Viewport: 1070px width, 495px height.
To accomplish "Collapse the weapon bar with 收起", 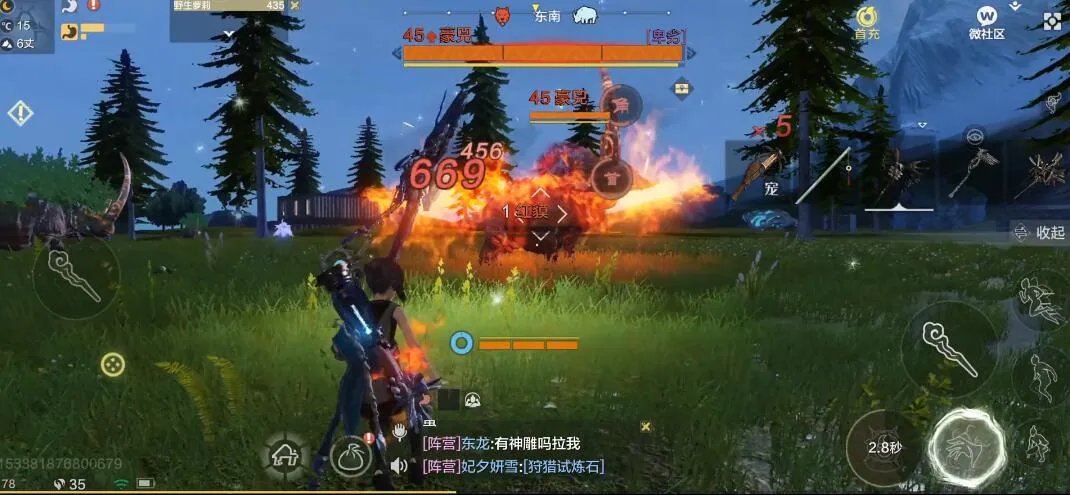I will tap(1041, 232).
